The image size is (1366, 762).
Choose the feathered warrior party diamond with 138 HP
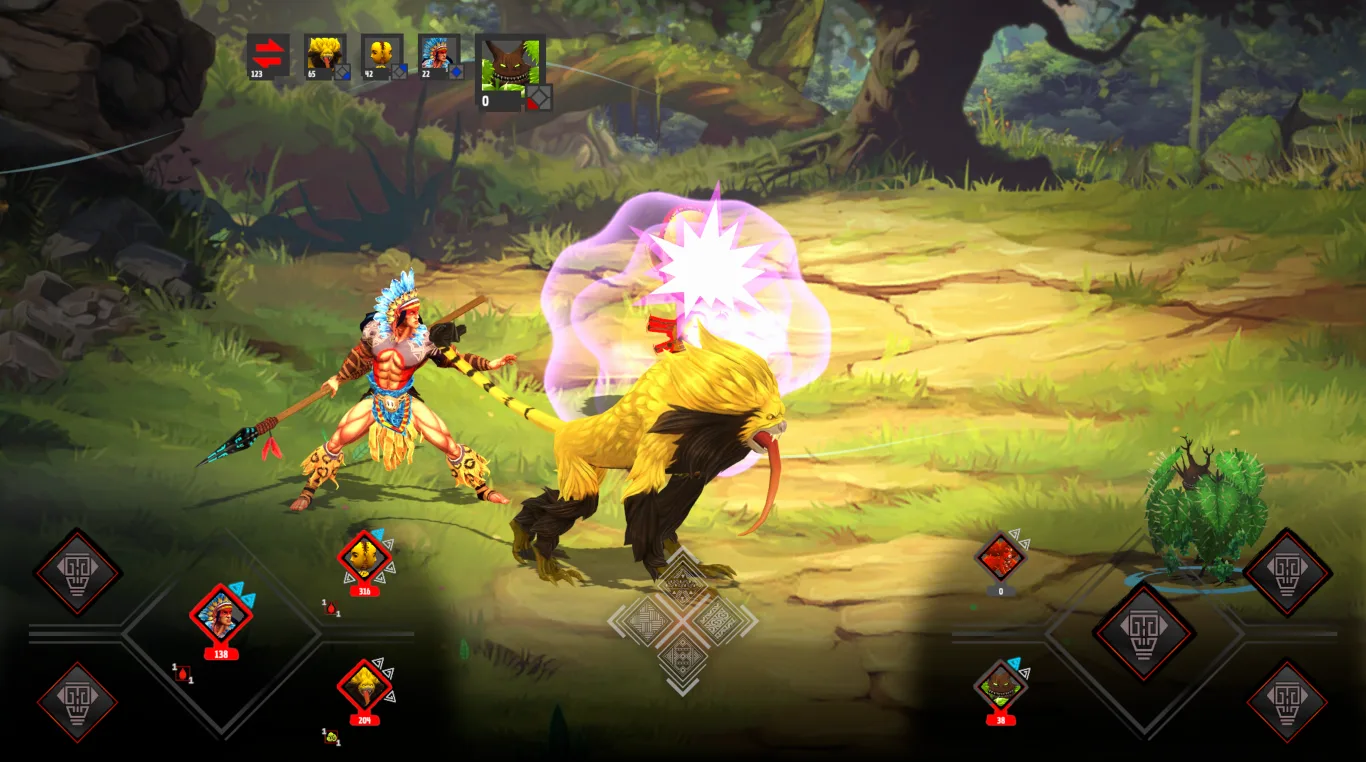pyautogui.click(x=221, y=615)
